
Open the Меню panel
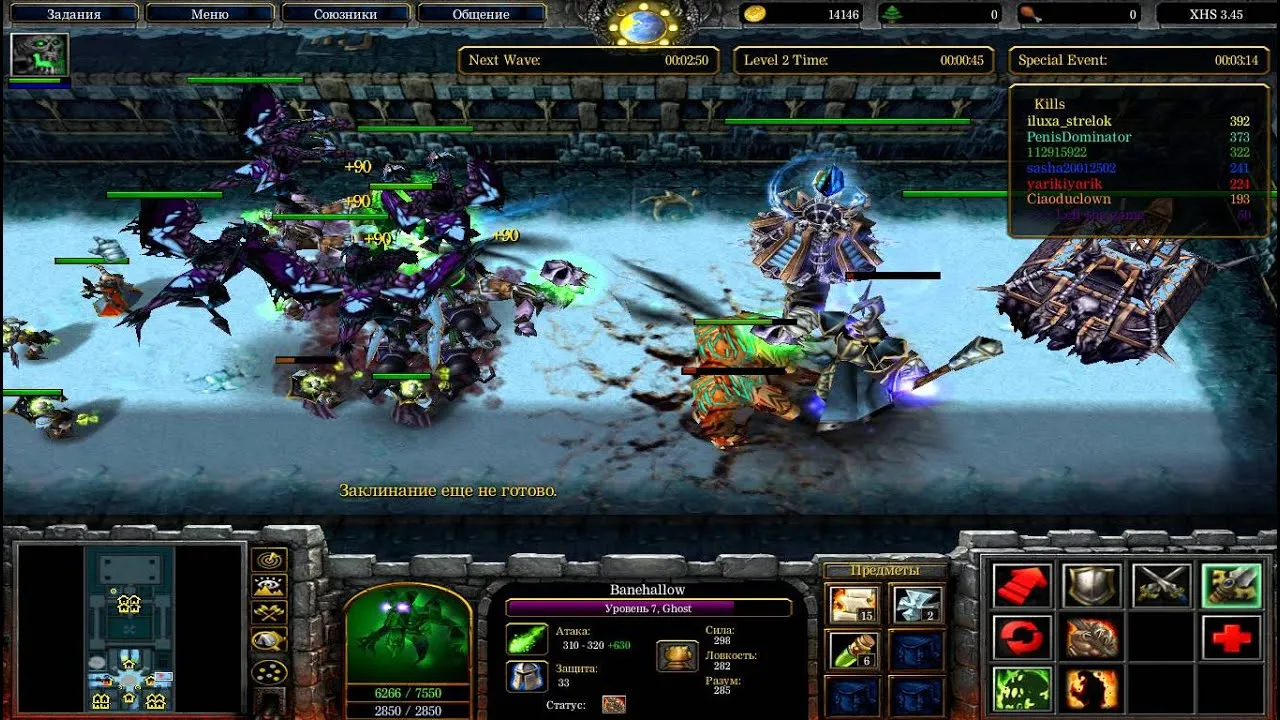(210, 13)
